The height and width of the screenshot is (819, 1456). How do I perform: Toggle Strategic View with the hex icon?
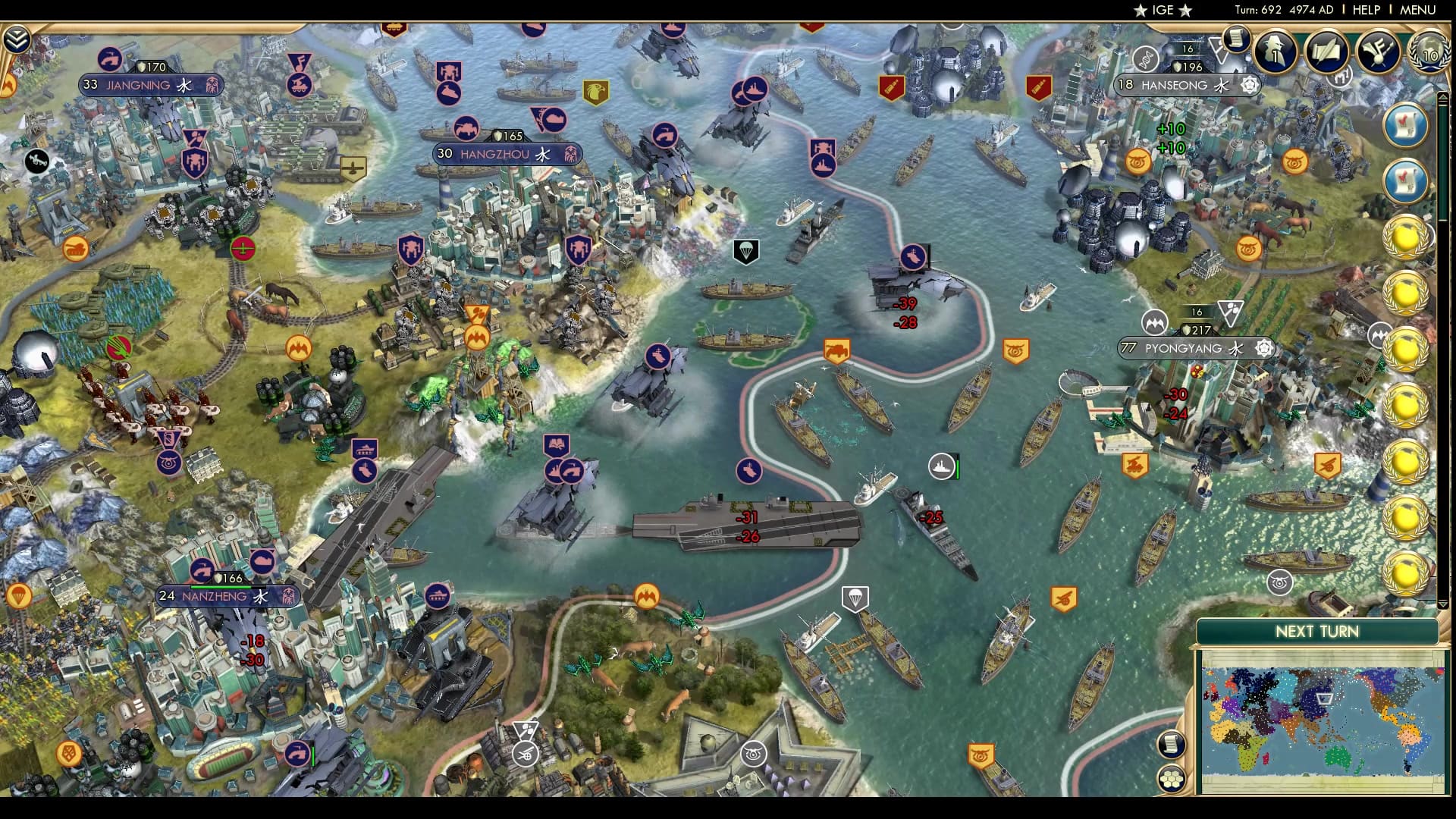(x=1172, y=779)
